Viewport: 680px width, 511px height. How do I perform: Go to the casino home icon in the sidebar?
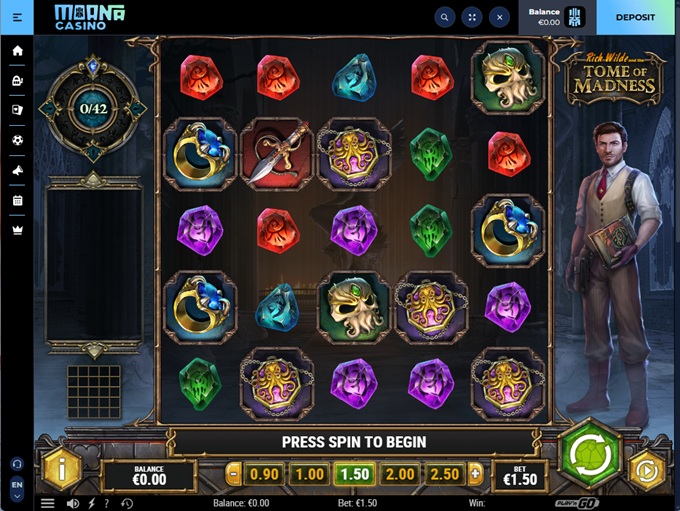(x=17, y=50)
